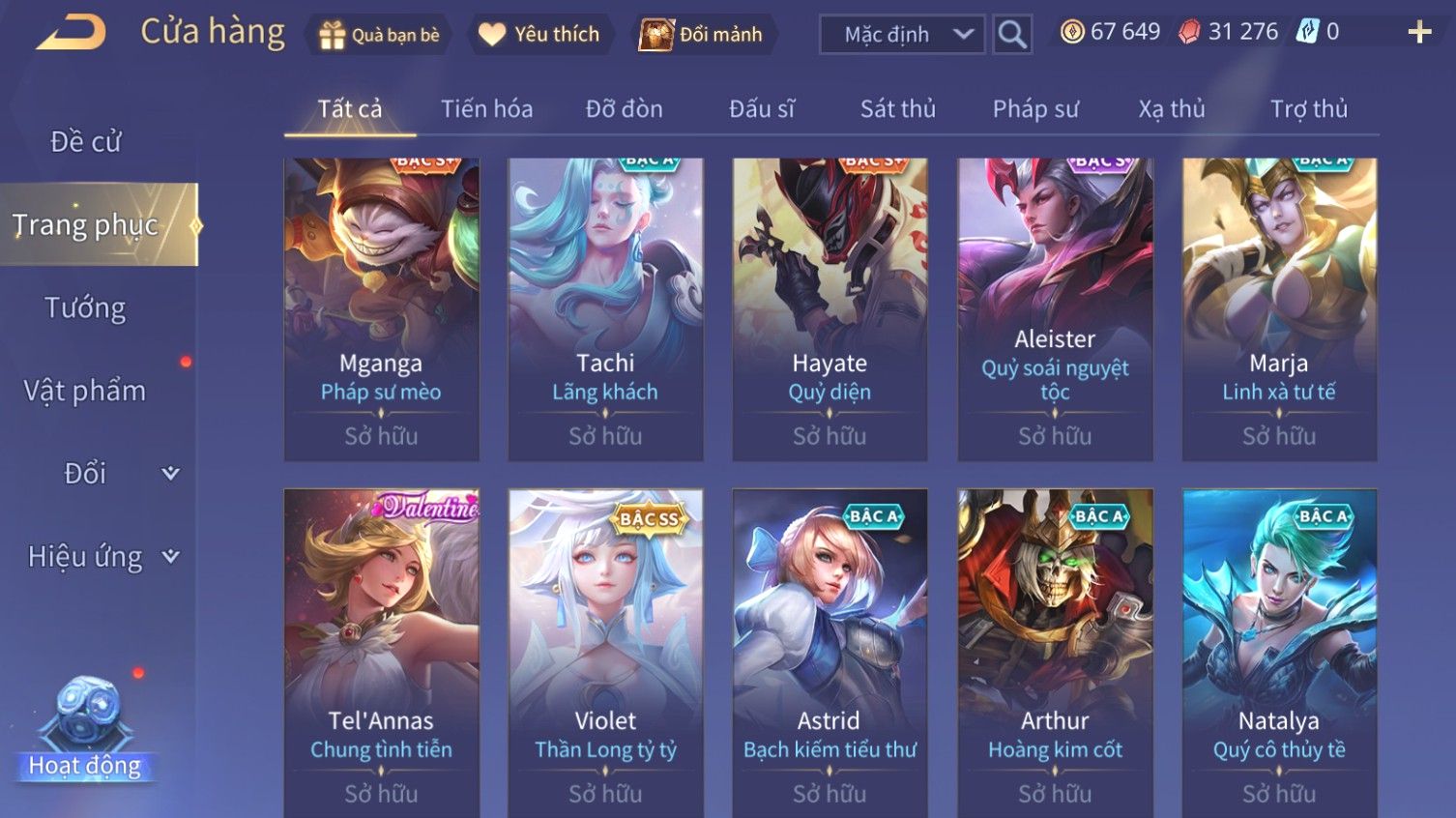Switch to the Pháp sư tab
Screen dimensions: 1456x818
(1035, 109)
